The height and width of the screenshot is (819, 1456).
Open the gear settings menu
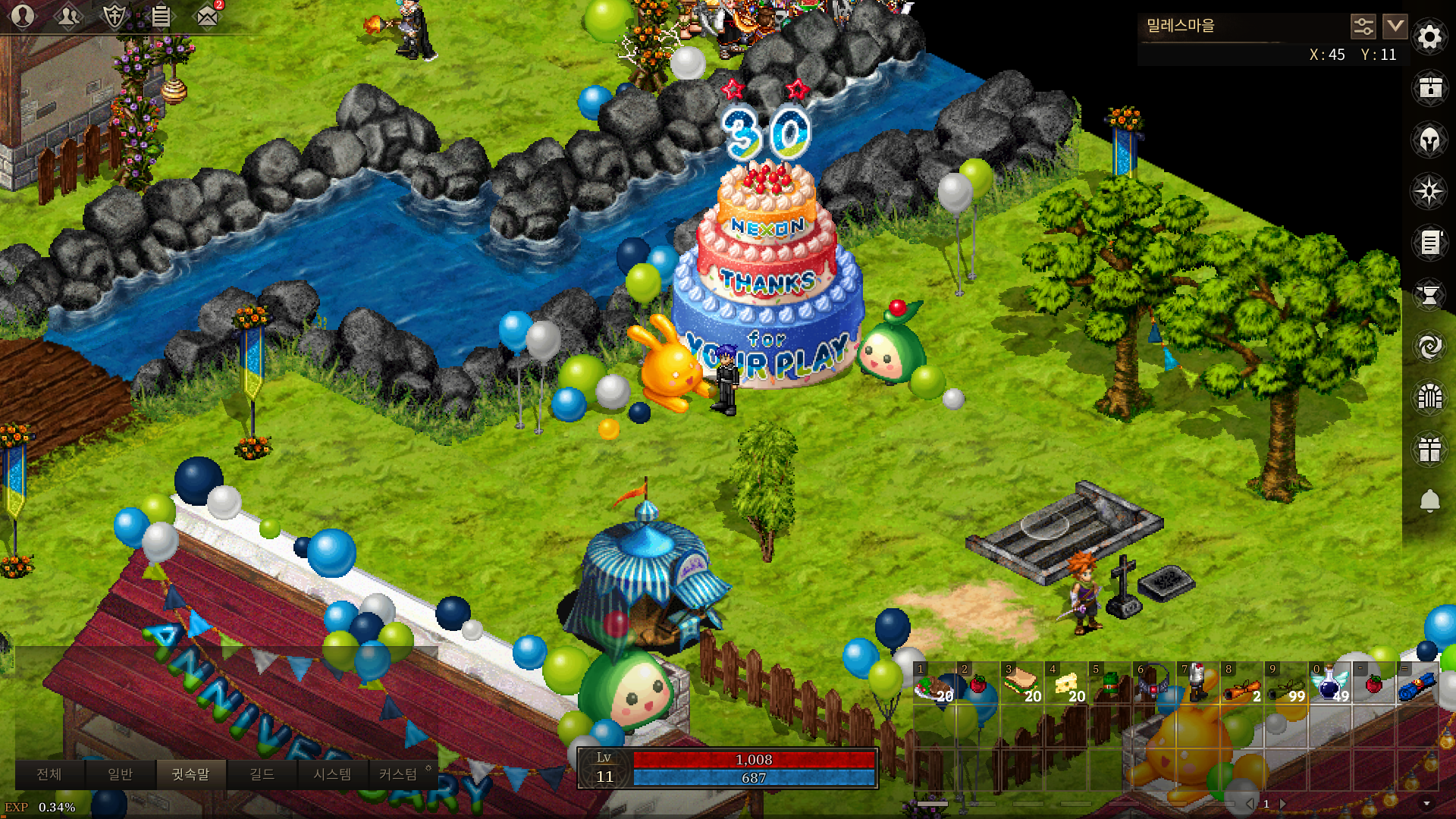[x=1429, y=36]
